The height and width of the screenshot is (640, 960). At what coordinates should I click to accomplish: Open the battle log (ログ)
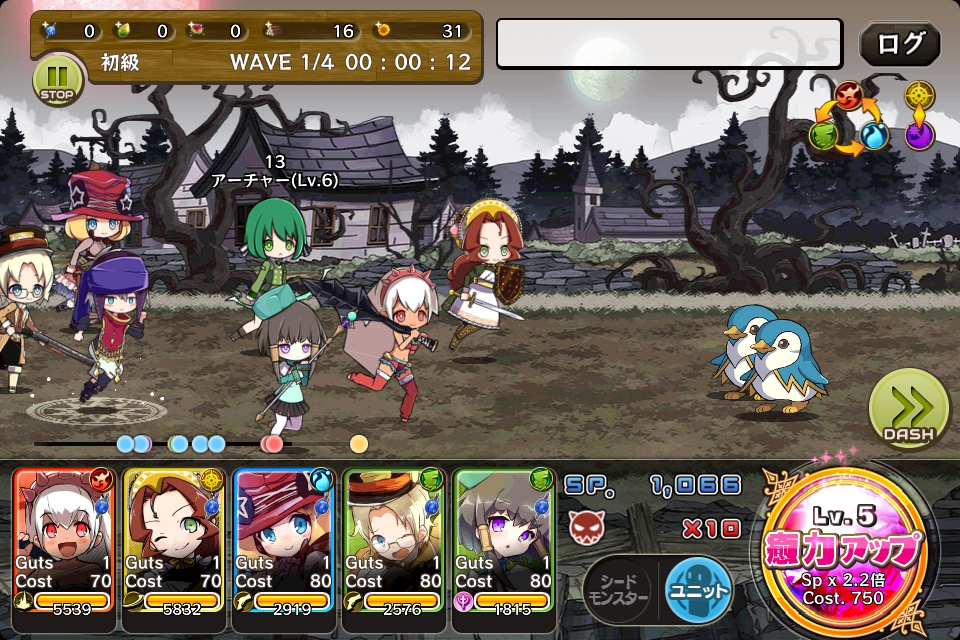point(899,43)
